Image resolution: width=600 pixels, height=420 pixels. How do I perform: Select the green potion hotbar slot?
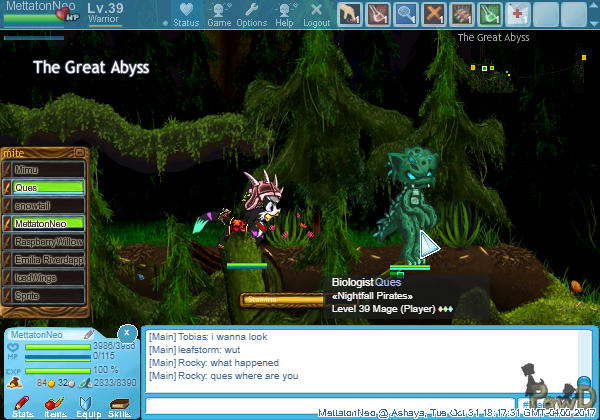click(490, 14)
